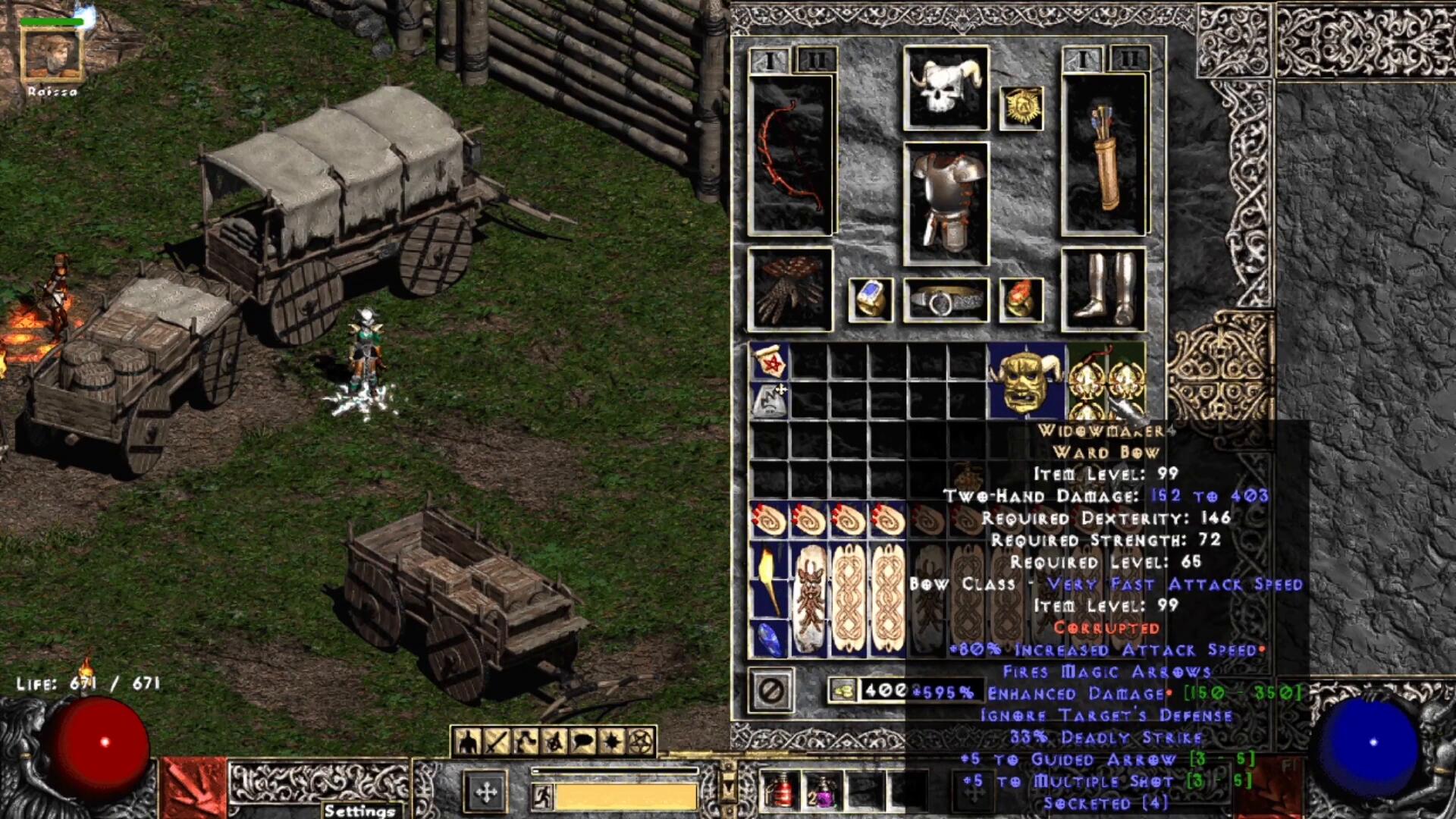Select the orange gem ring
Viewport: 1456px width, 819px height.
1021,300
